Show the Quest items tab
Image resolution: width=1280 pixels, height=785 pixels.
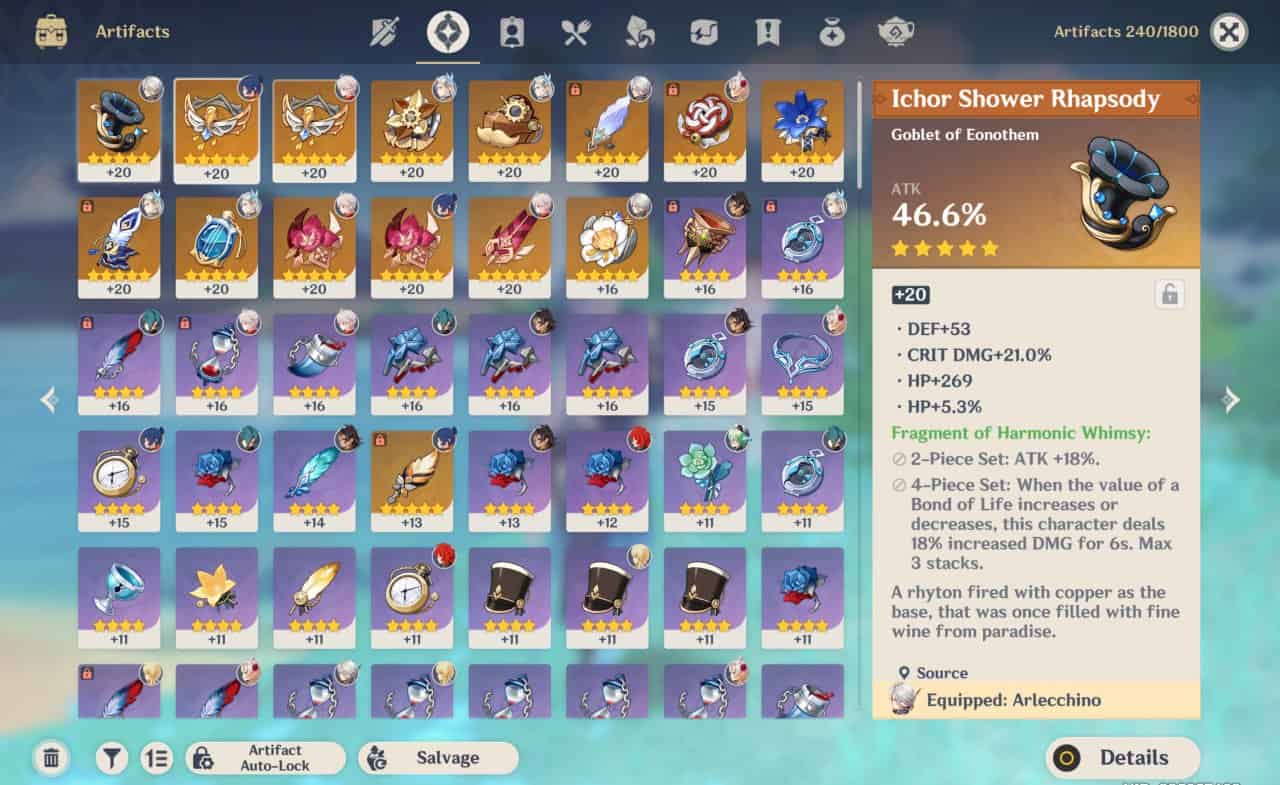(x=768, y=32)
